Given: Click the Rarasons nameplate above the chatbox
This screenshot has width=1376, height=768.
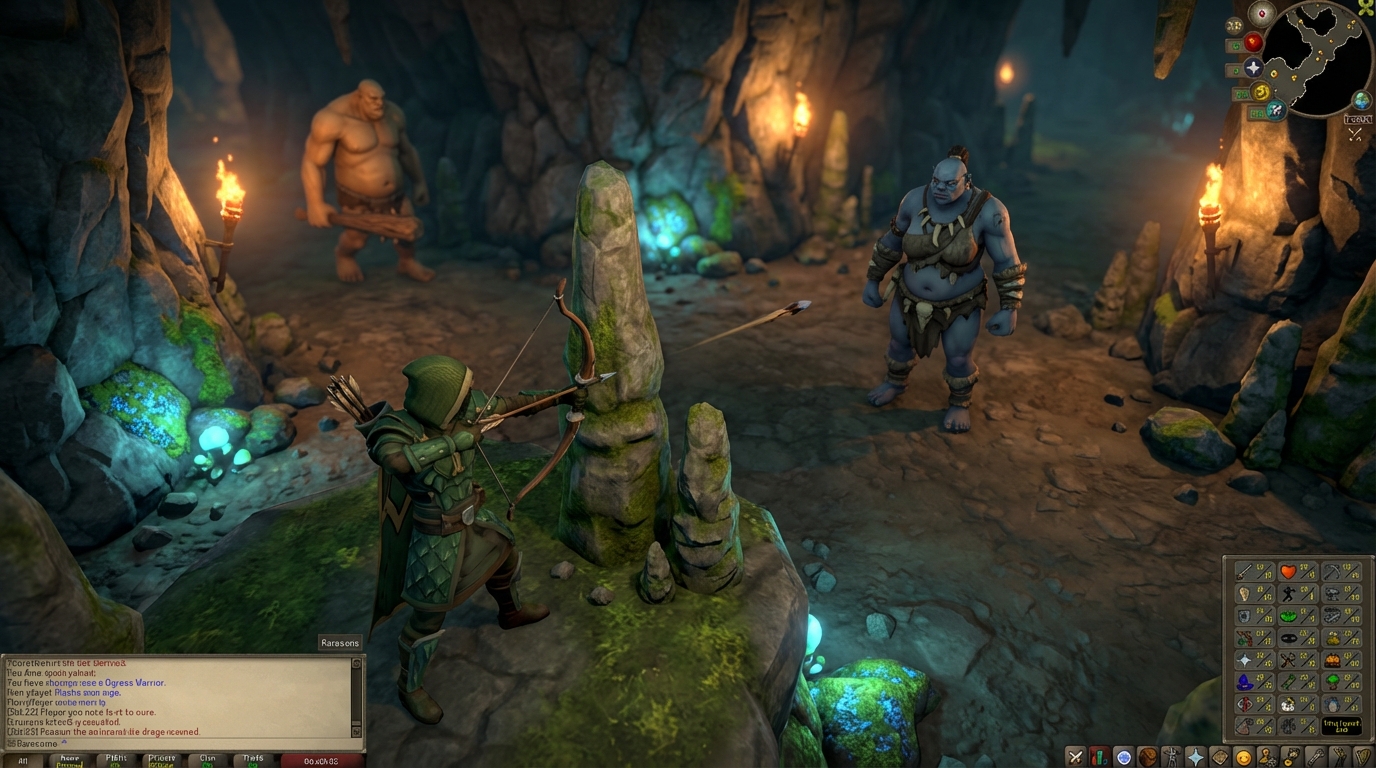Looking at the screenshot, I should (x=340, y=642).
